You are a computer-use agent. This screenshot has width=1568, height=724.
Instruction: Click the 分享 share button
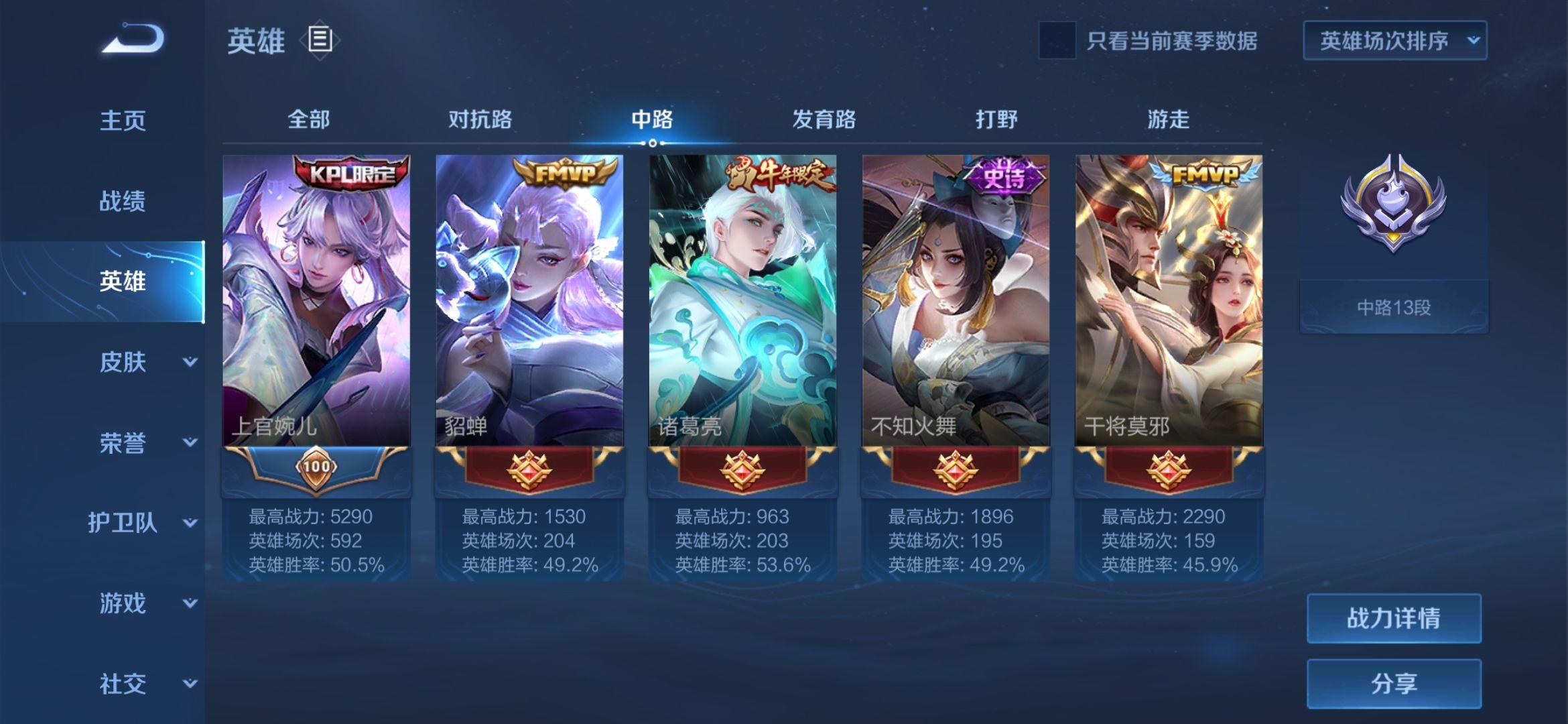point(1393,684)
